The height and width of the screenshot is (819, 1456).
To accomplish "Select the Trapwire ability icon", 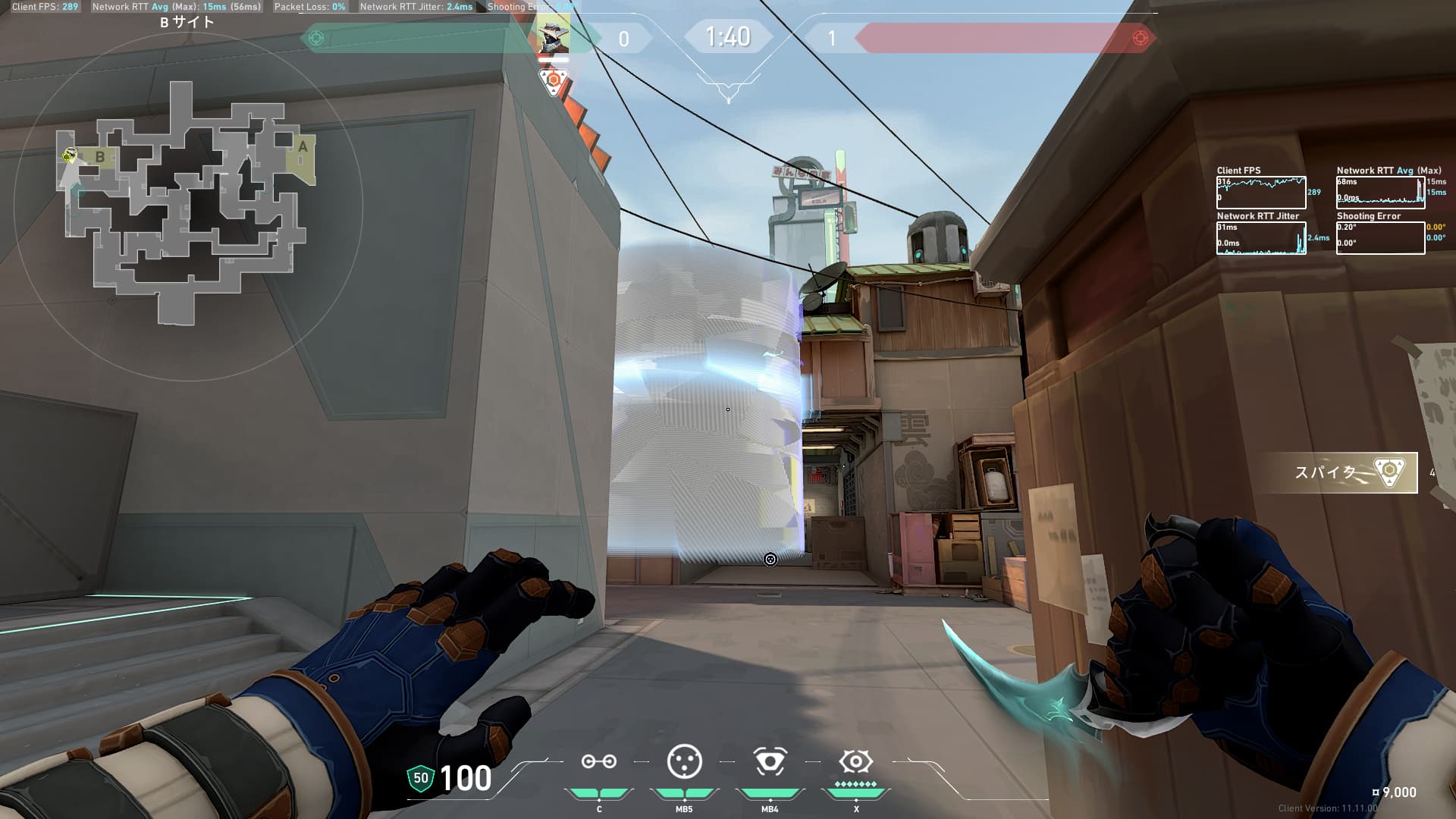I will point(598,762).
